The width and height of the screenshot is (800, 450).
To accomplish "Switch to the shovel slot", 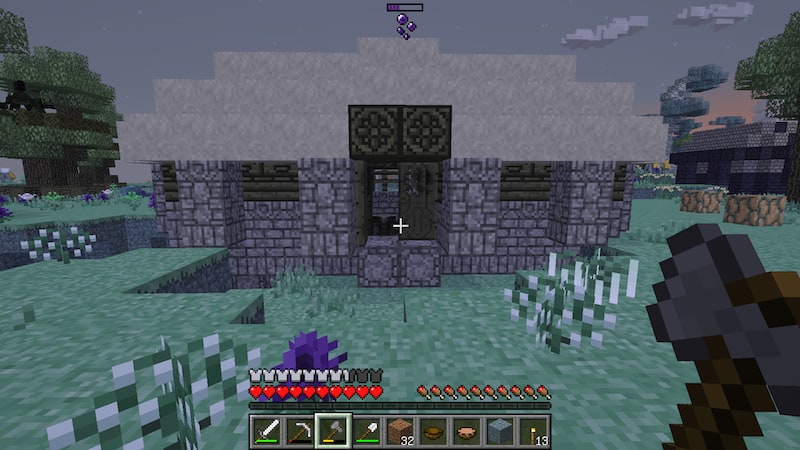I will coord(366,430).
